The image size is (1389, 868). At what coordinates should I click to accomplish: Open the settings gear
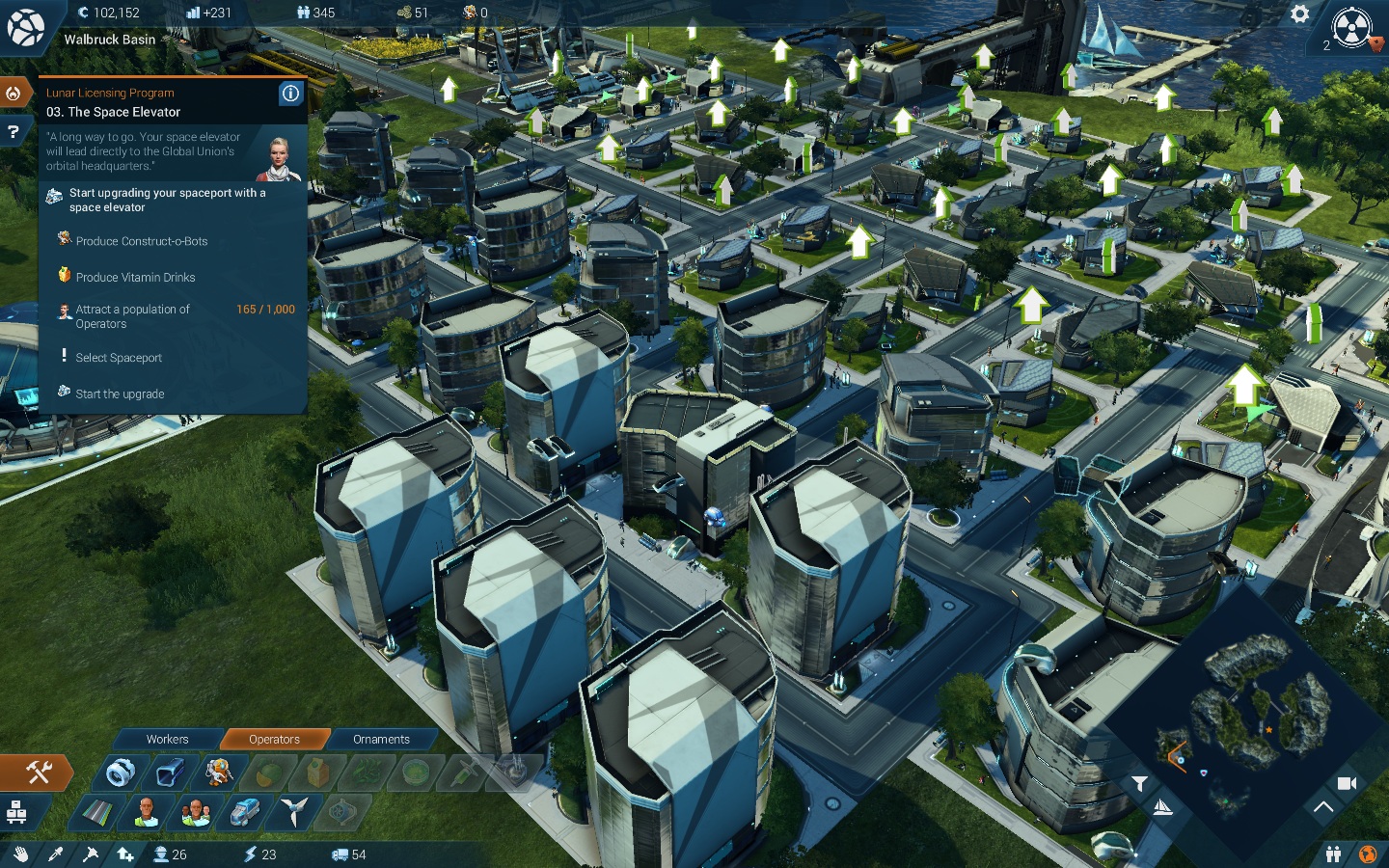click(x=1299, y=14)
